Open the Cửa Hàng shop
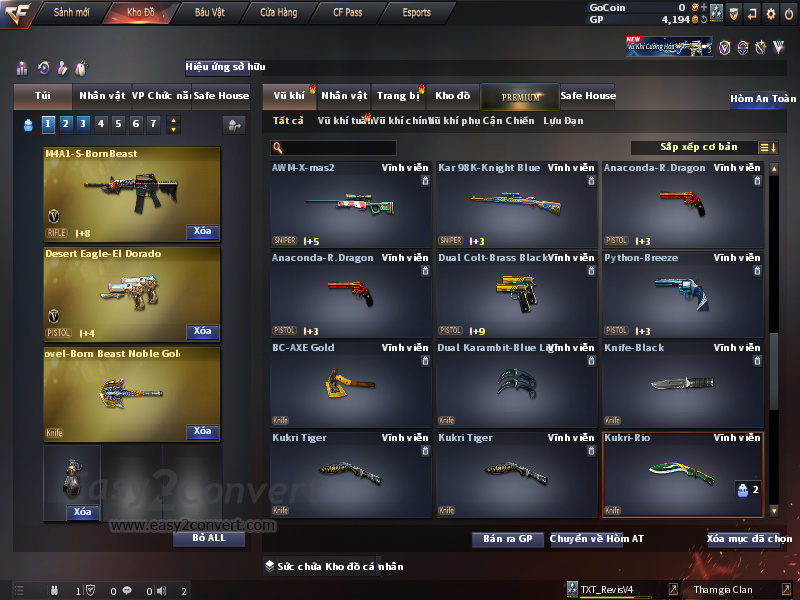 279,13
